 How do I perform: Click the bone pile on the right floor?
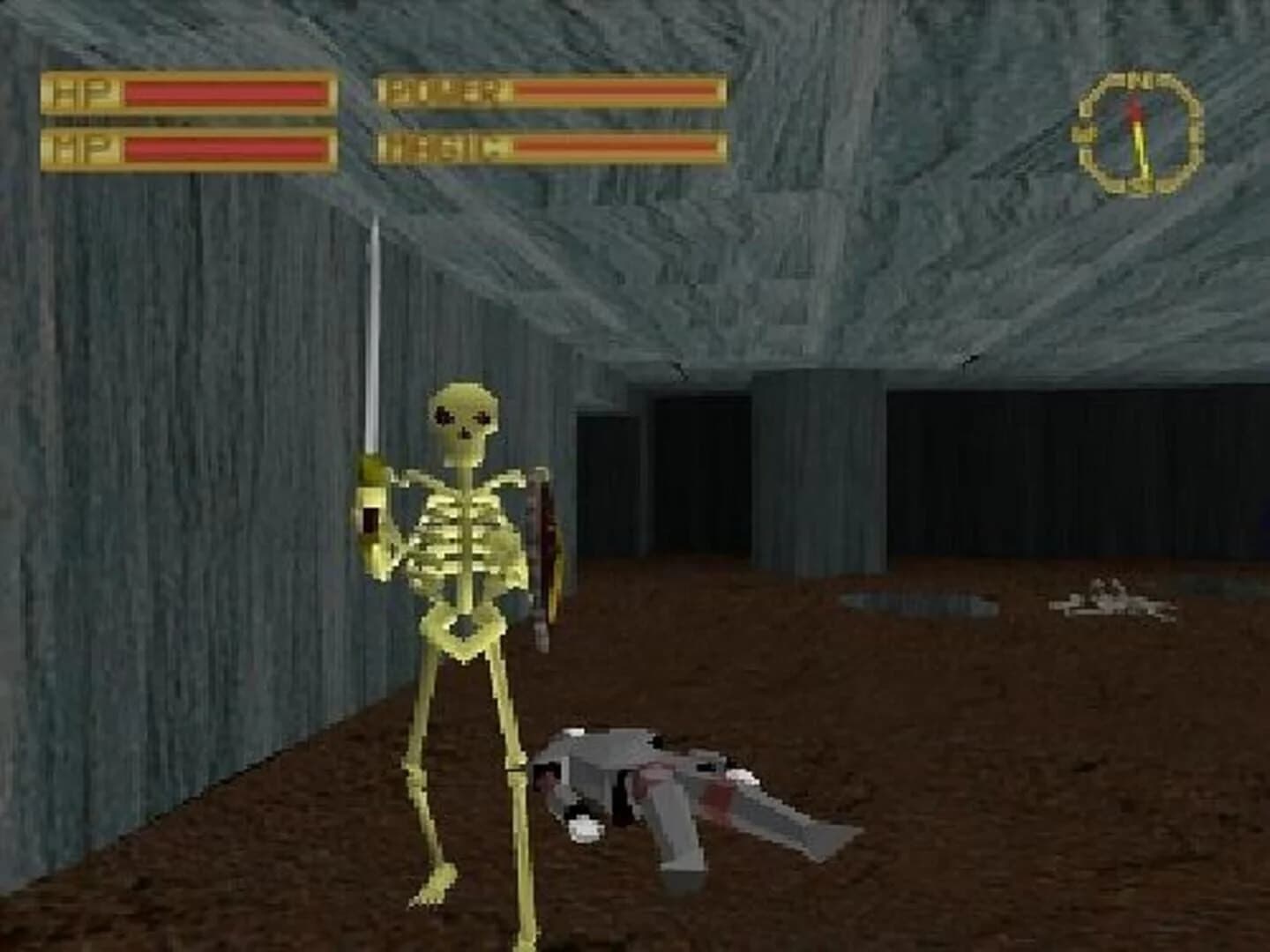click(x=1107, y=604)
